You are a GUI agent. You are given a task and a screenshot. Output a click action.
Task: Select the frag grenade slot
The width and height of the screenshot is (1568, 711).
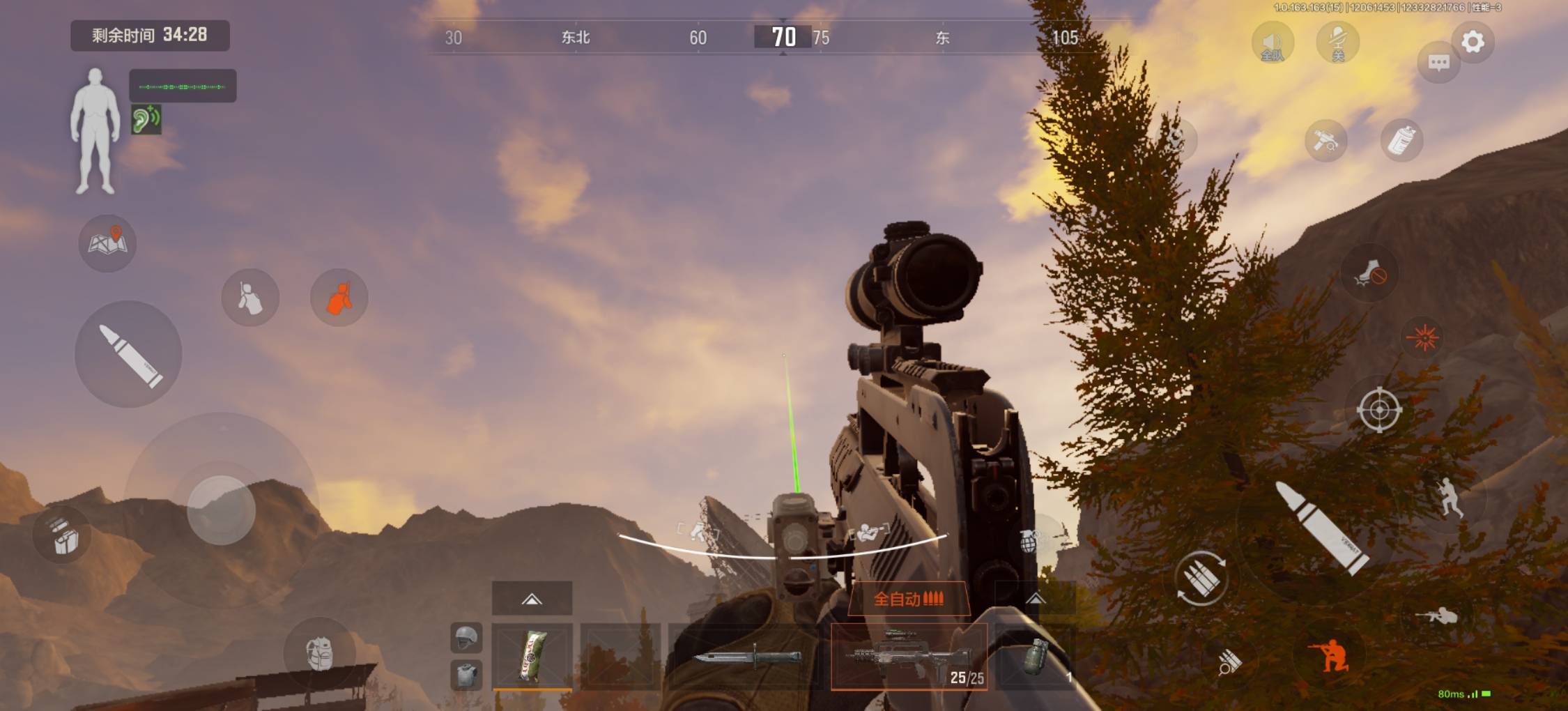pos(1036,657)
